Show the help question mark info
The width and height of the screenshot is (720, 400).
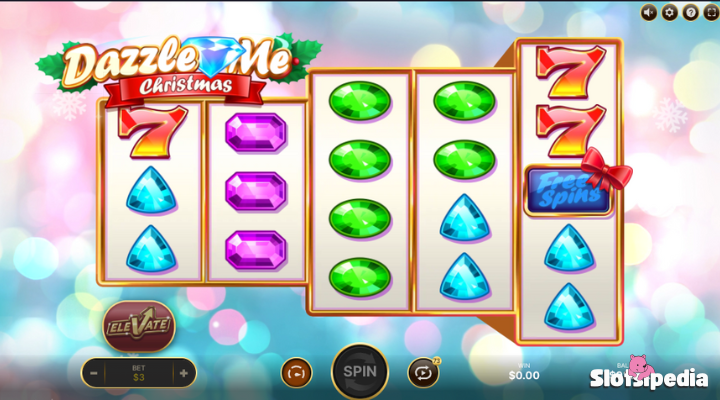pyautogui.click(x=689, y=12)
